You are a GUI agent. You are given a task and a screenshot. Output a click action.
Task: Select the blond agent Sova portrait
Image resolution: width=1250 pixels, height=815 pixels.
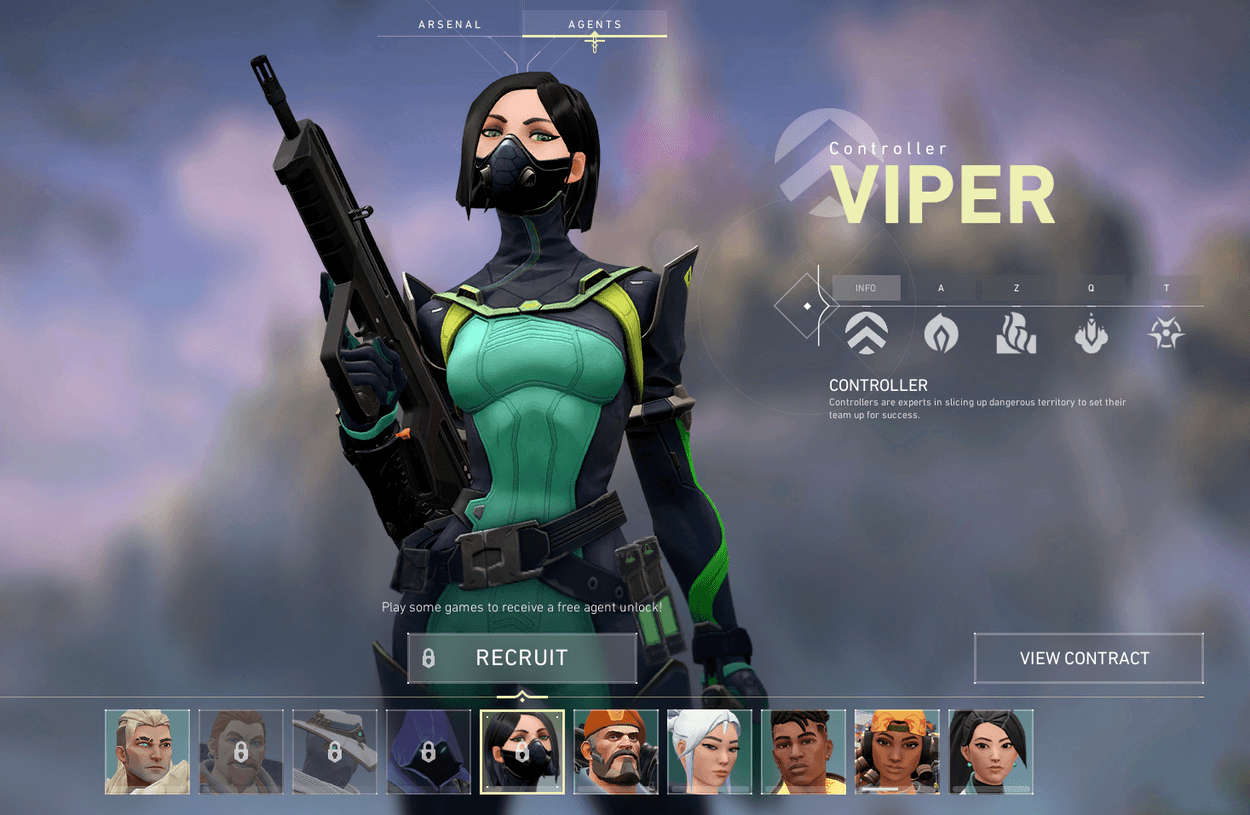coord(147,752)
